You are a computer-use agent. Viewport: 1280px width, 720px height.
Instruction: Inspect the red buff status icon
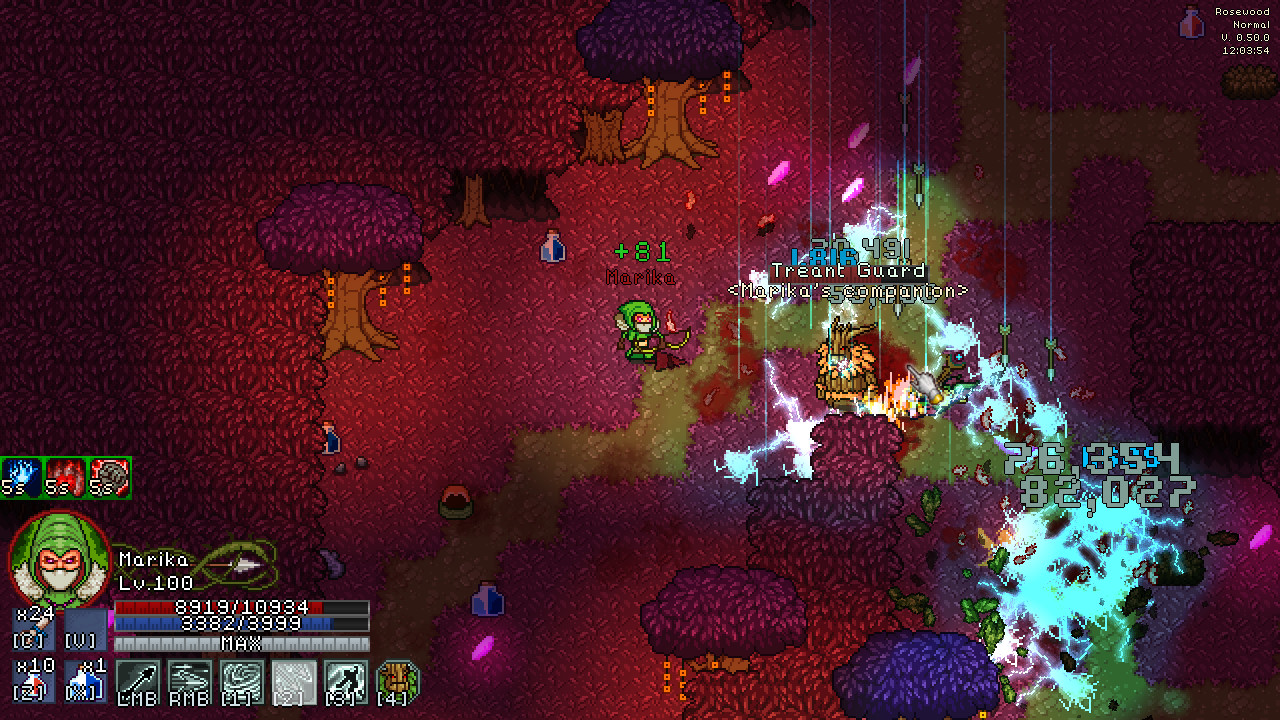click(65, 478)
